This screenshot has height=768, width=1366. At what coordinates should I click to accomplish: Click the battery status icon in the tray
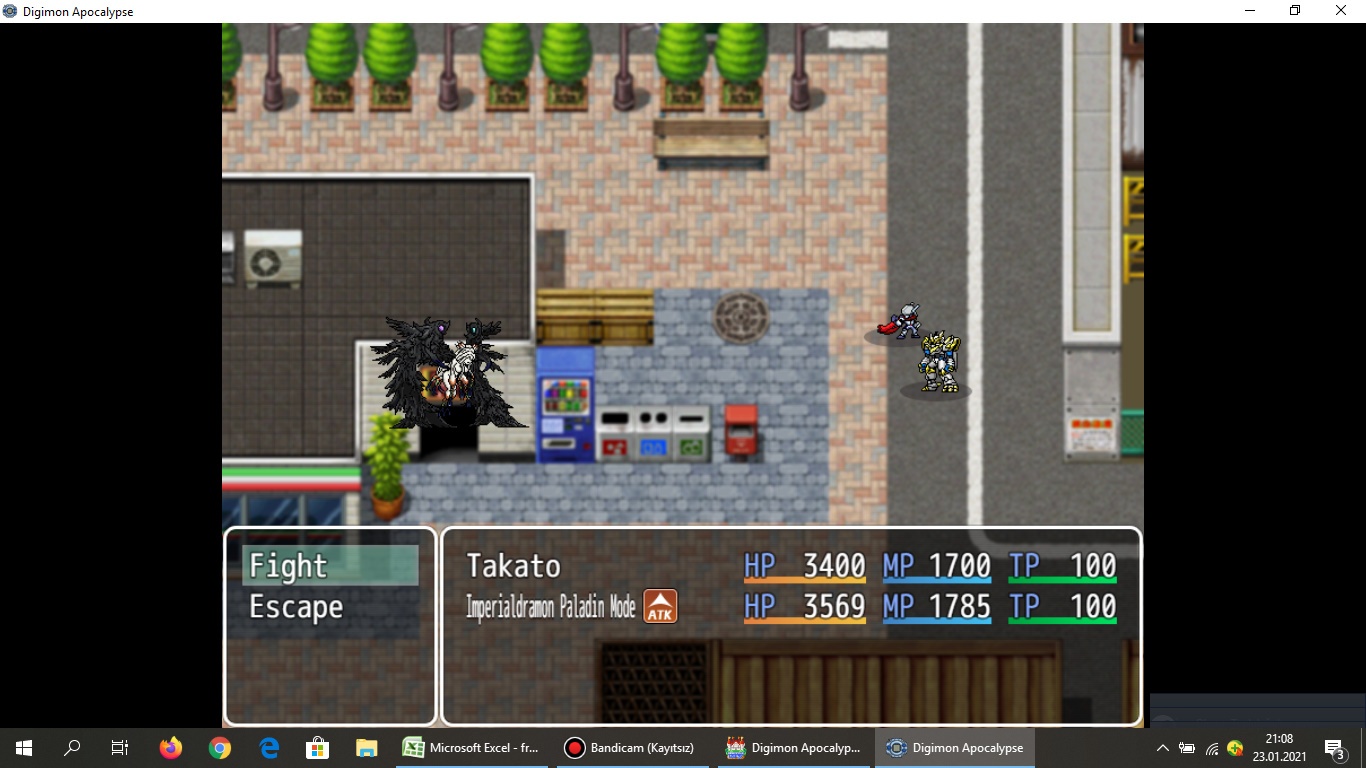1188,748
